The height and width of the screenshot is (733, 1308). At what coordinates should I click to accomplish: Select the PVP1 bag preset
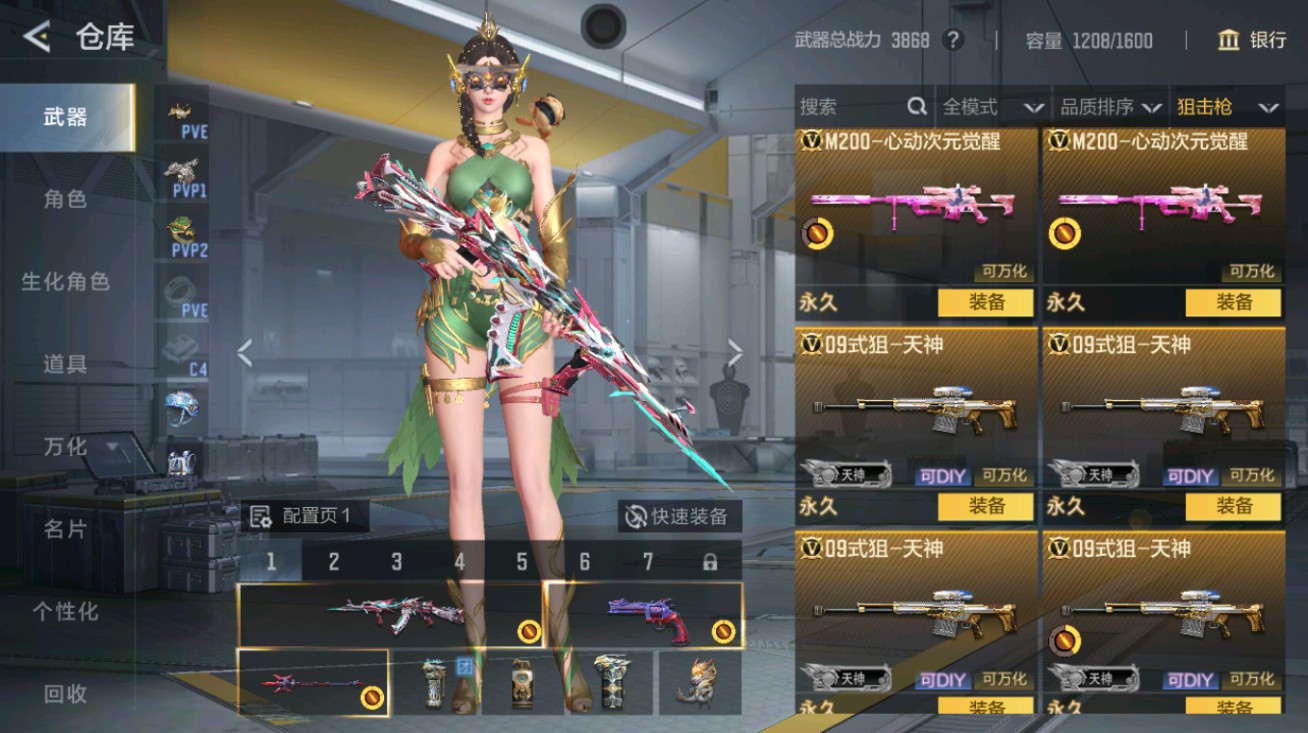click(187, 177)
